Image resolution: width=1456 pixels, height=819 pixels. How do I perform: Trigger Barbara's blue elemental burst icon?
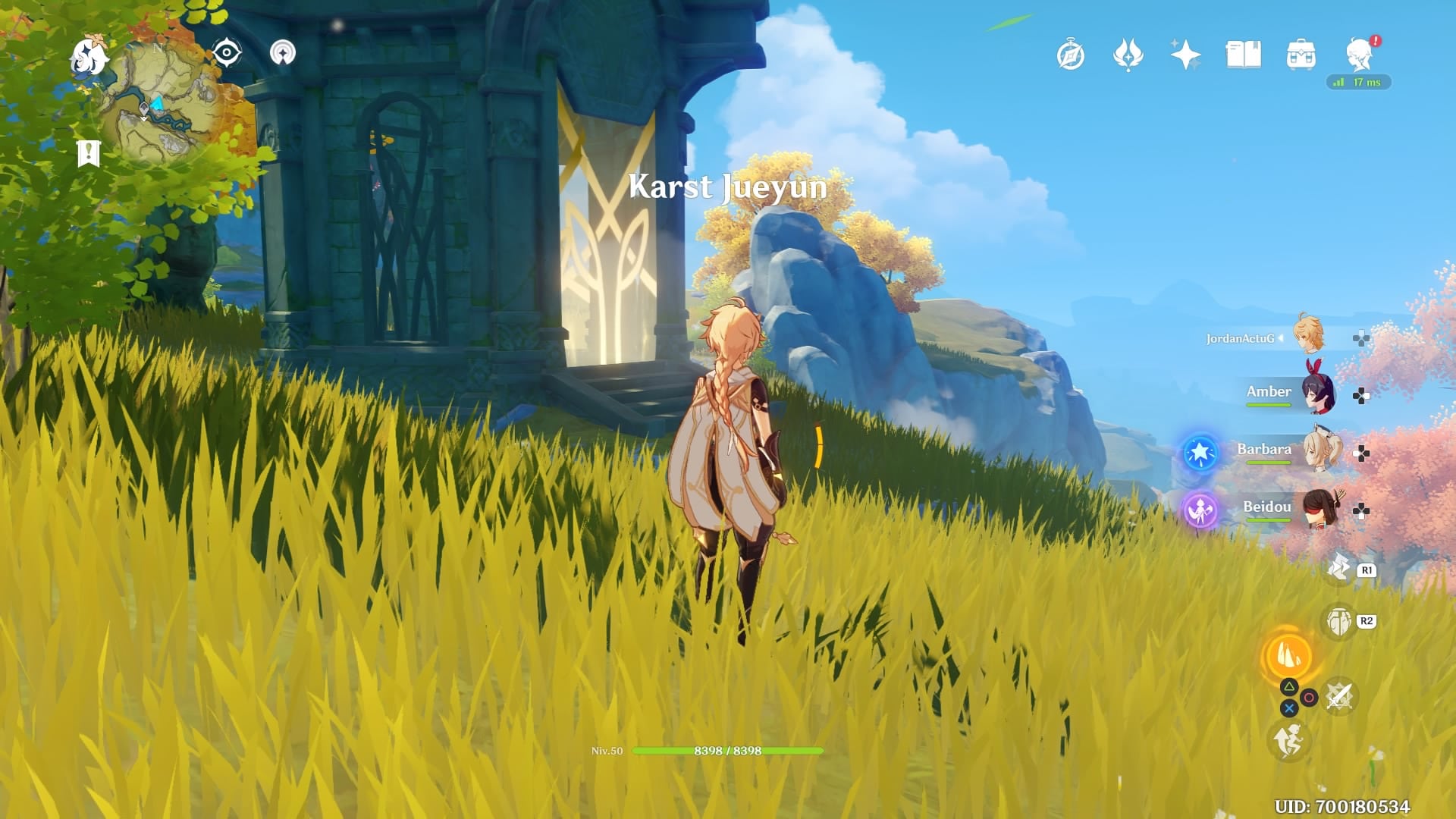click(x=1200, y=453)
